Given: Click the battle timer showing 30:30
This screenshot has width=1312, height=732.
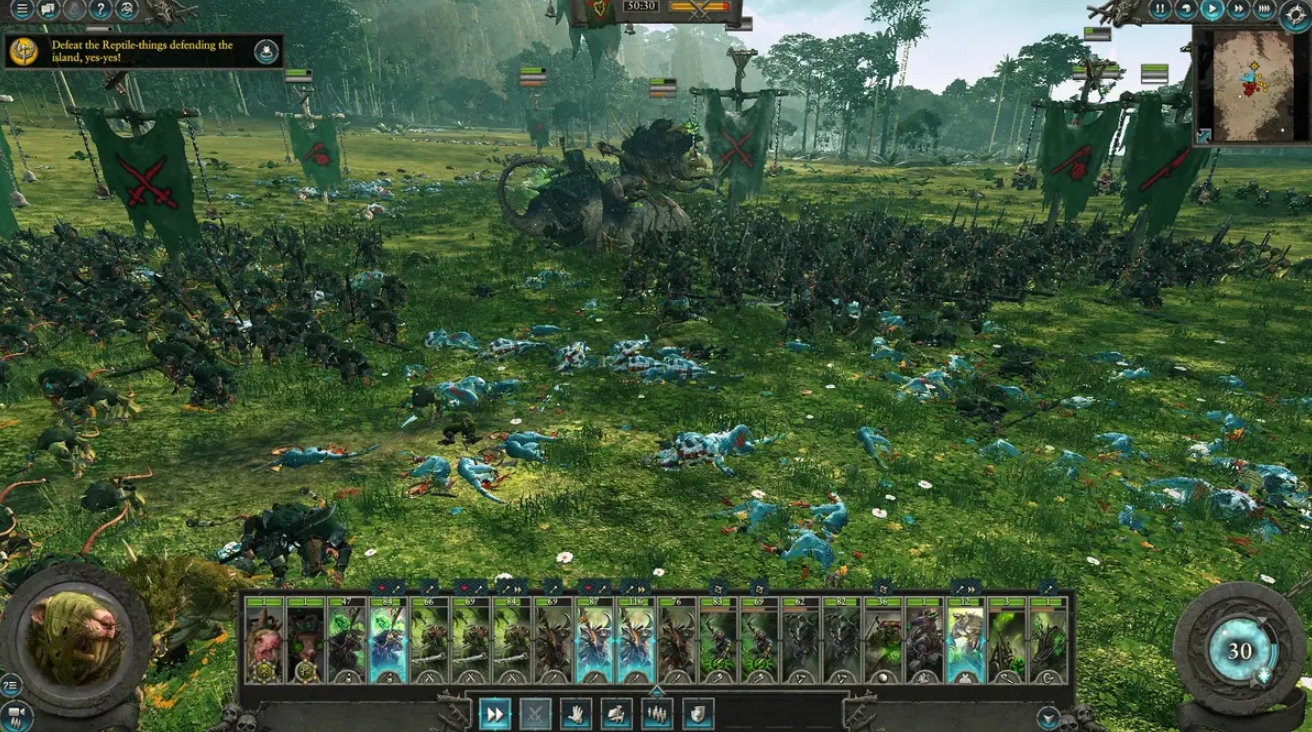Looking at the screenshot, I should [x=640, y=9].
